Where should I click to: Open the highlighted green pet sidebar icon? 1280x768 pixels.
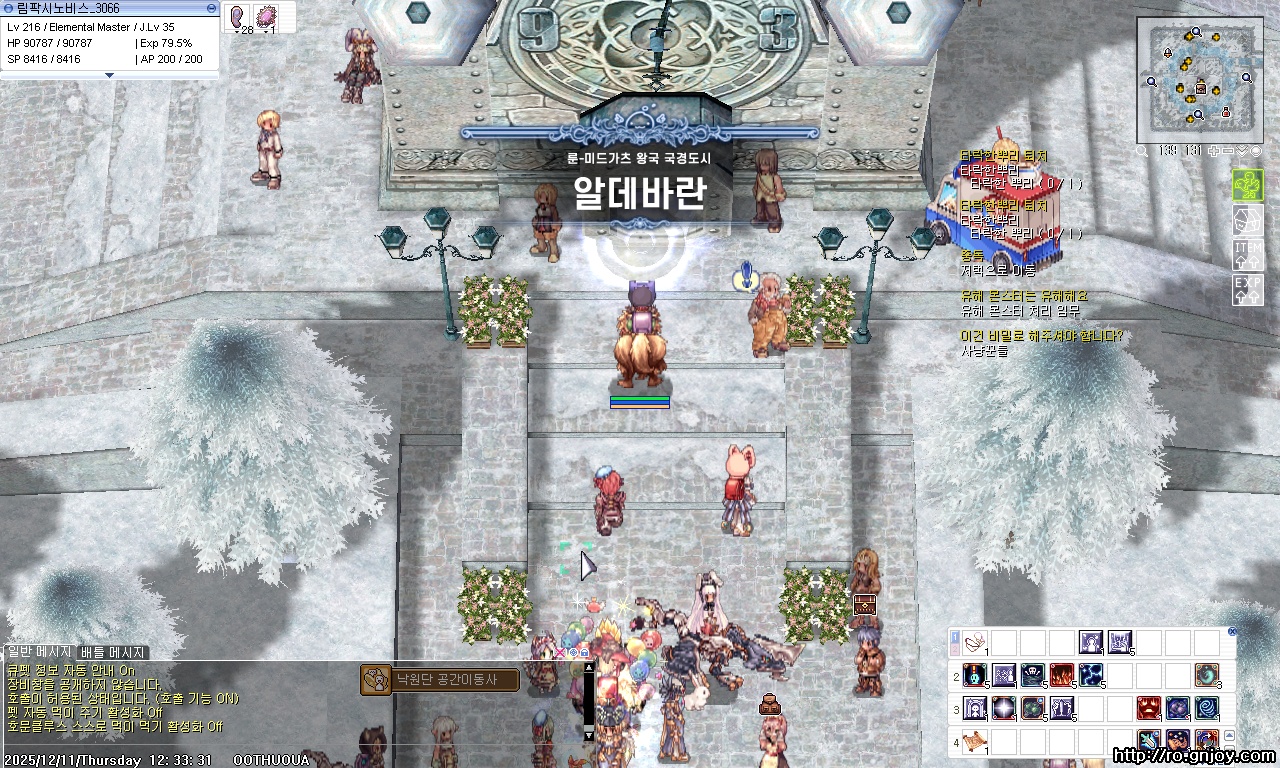(1248, 185)
